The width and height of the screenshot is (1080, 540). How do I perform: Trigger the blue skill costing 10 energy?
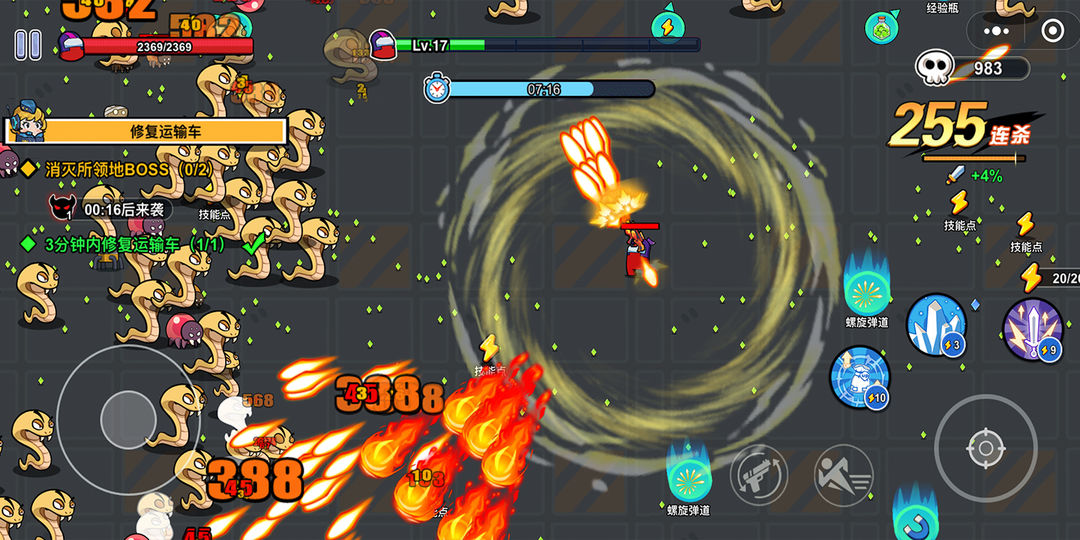coord(860,376)
